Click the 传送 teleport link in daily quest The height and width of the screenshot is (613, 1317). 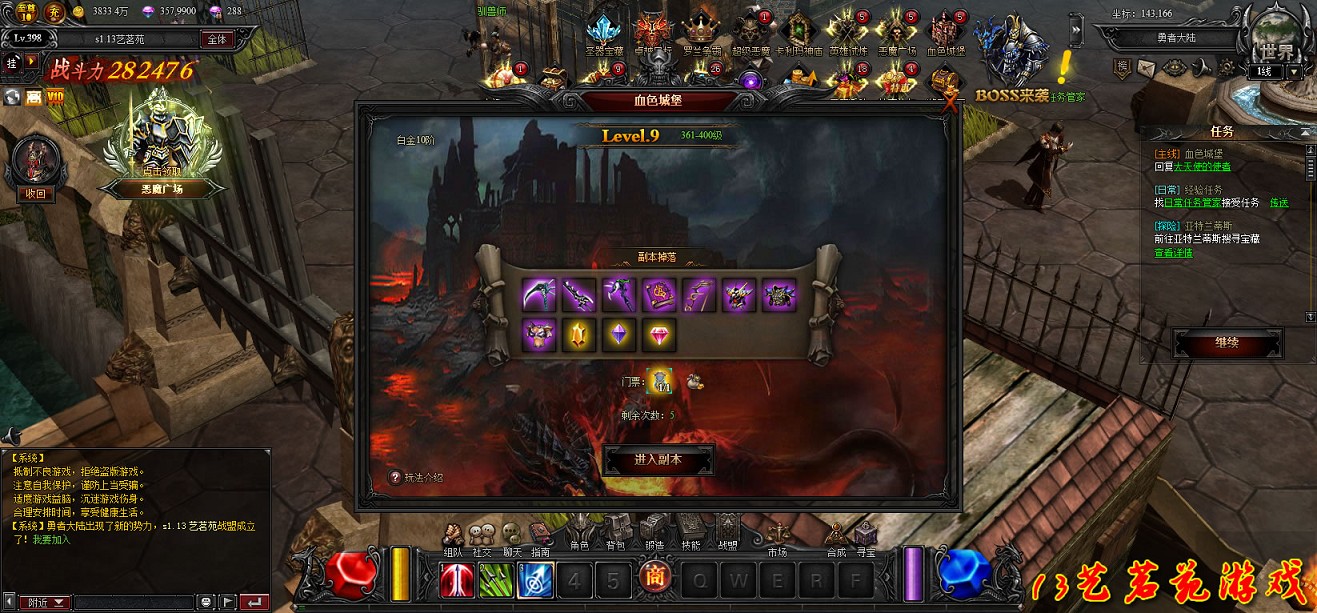(x=1278, y=203)
